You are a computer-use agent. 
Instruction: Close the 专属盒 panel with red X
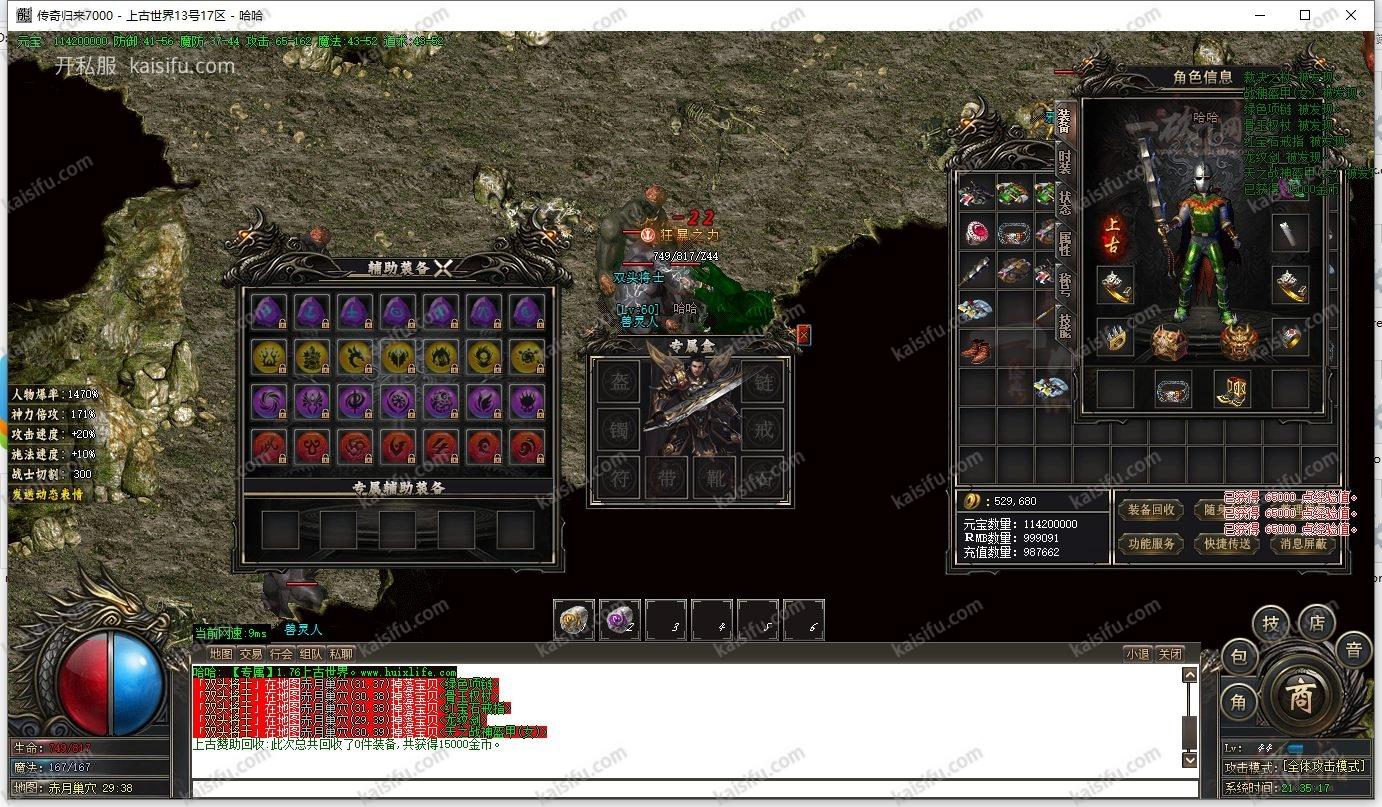click(804, 335)
